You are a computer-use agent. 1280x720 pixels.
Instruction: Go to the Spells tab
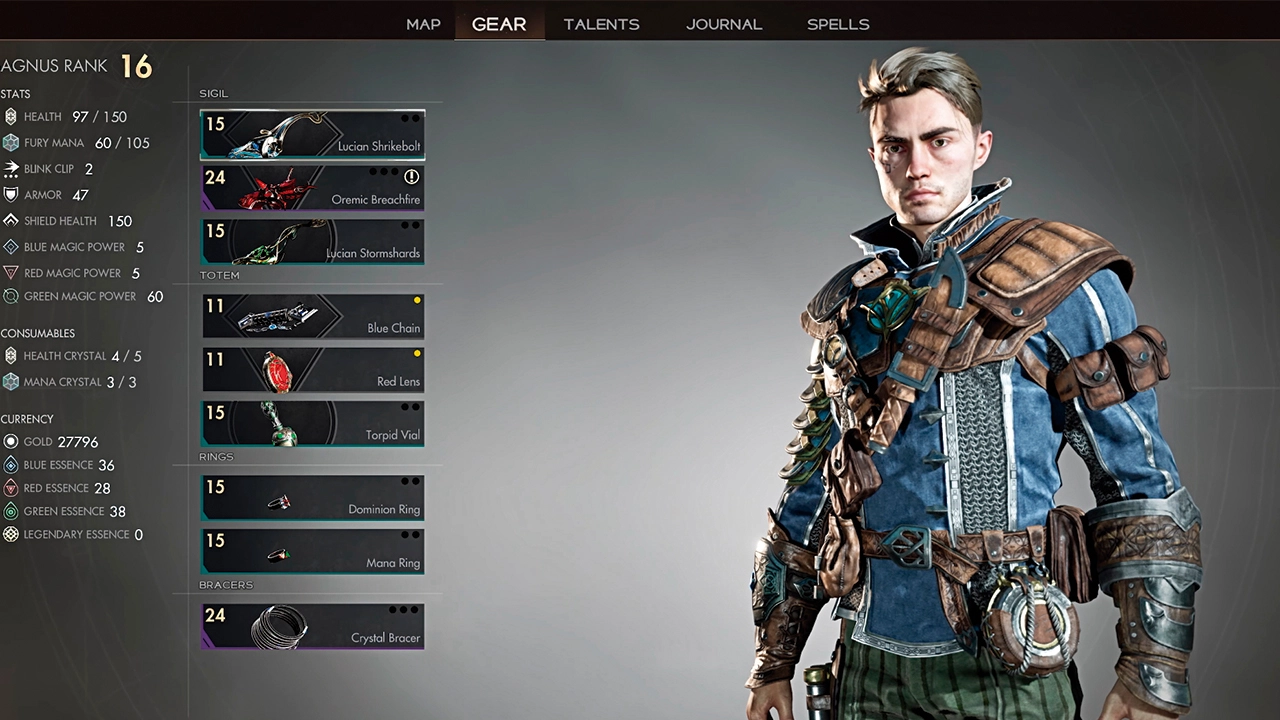tap(838, 24)
